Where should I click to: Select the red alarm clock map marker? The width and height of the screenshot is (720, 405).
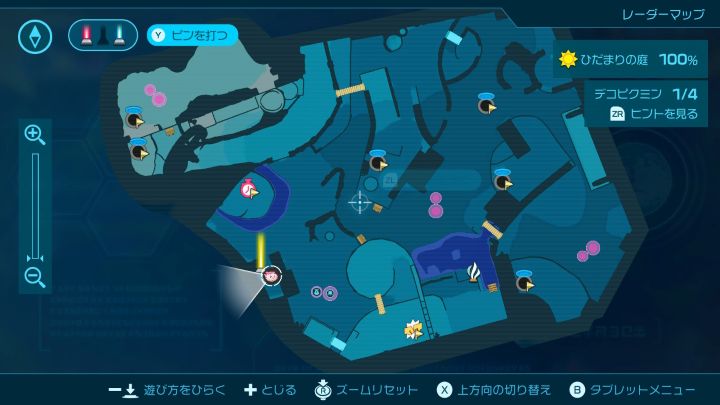248,188
